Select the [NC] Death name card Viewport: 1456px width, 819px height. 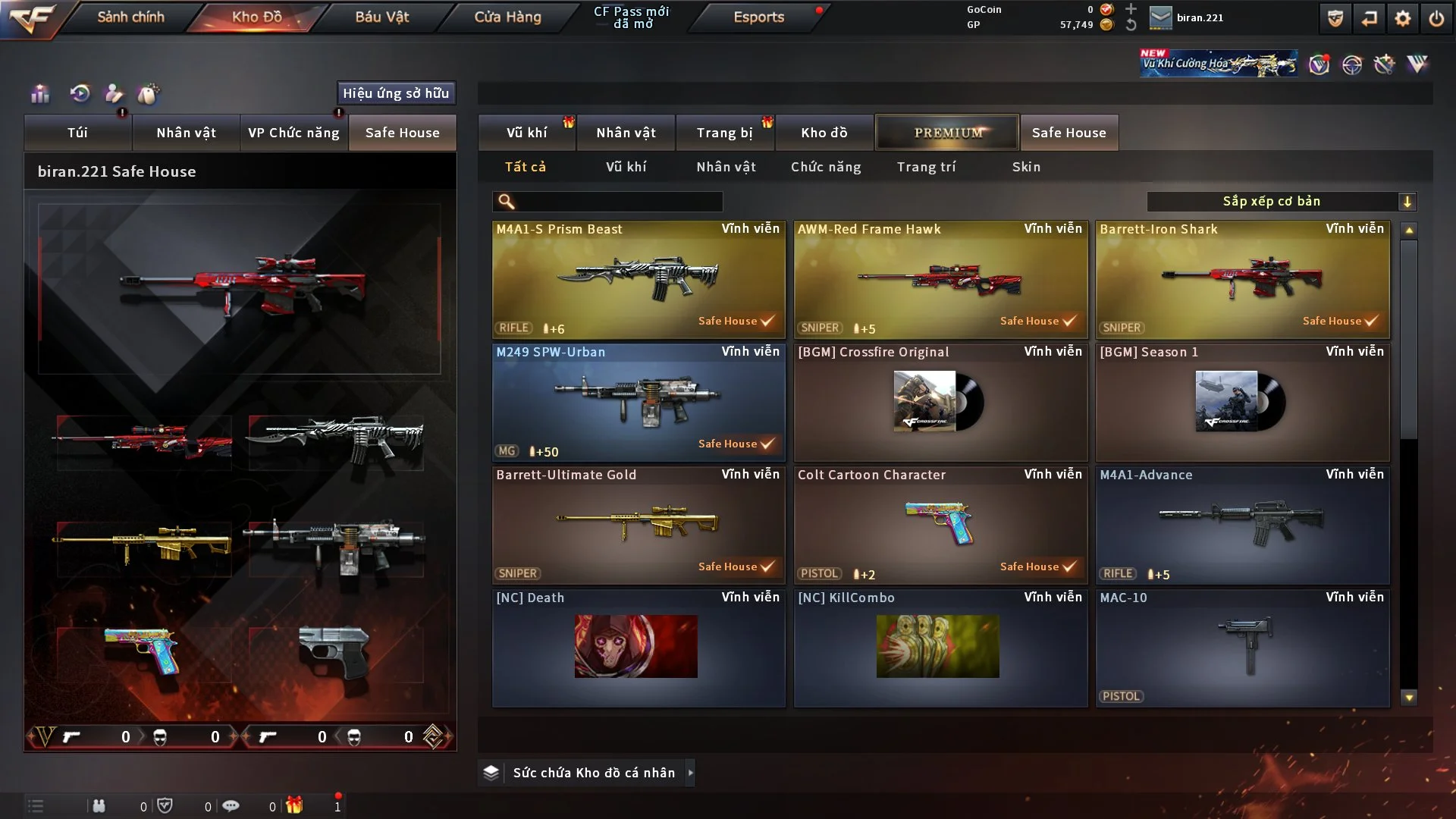(639, 648)
